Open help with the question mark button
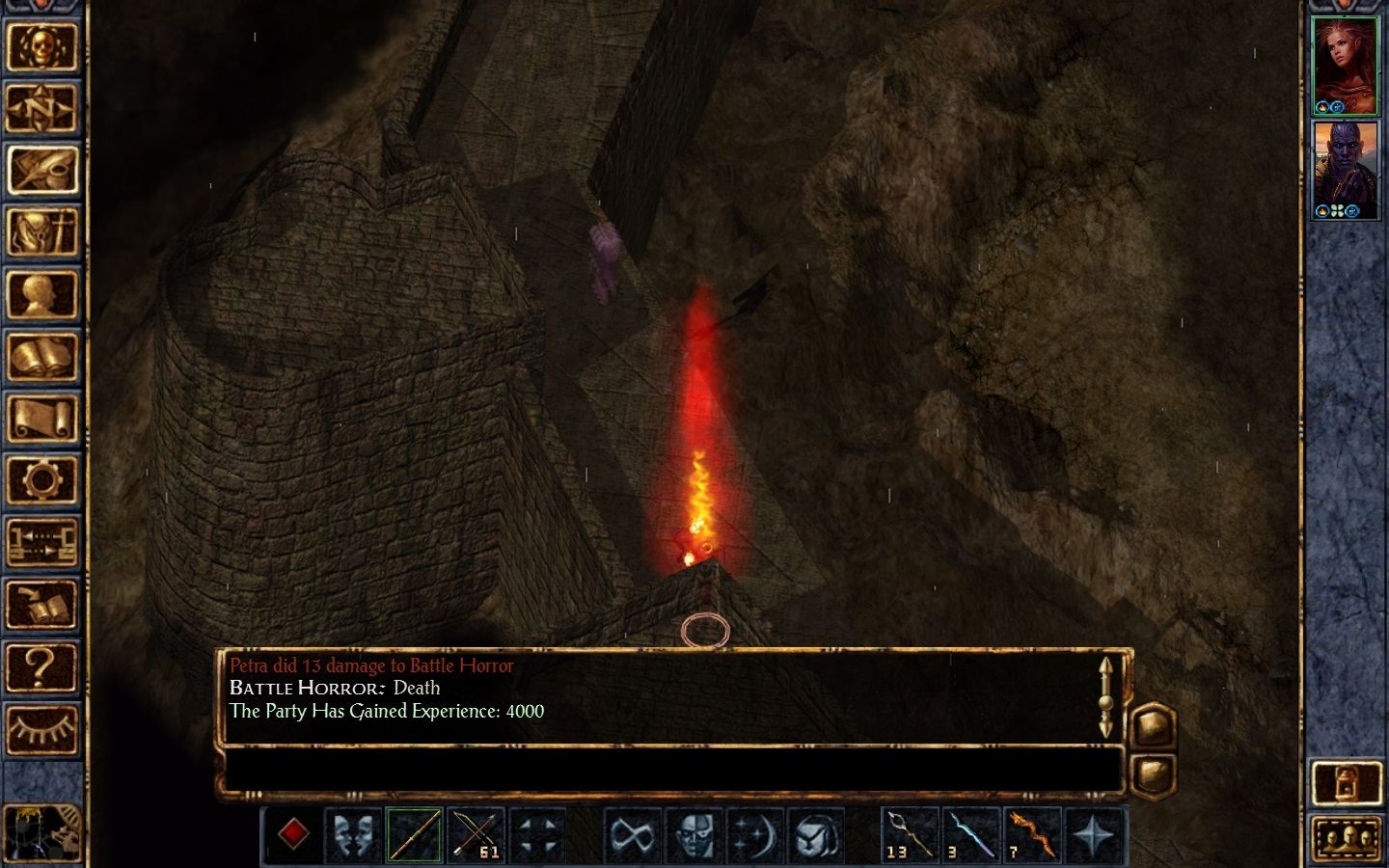Screen dimensions: 1389x868 (41, 666)
